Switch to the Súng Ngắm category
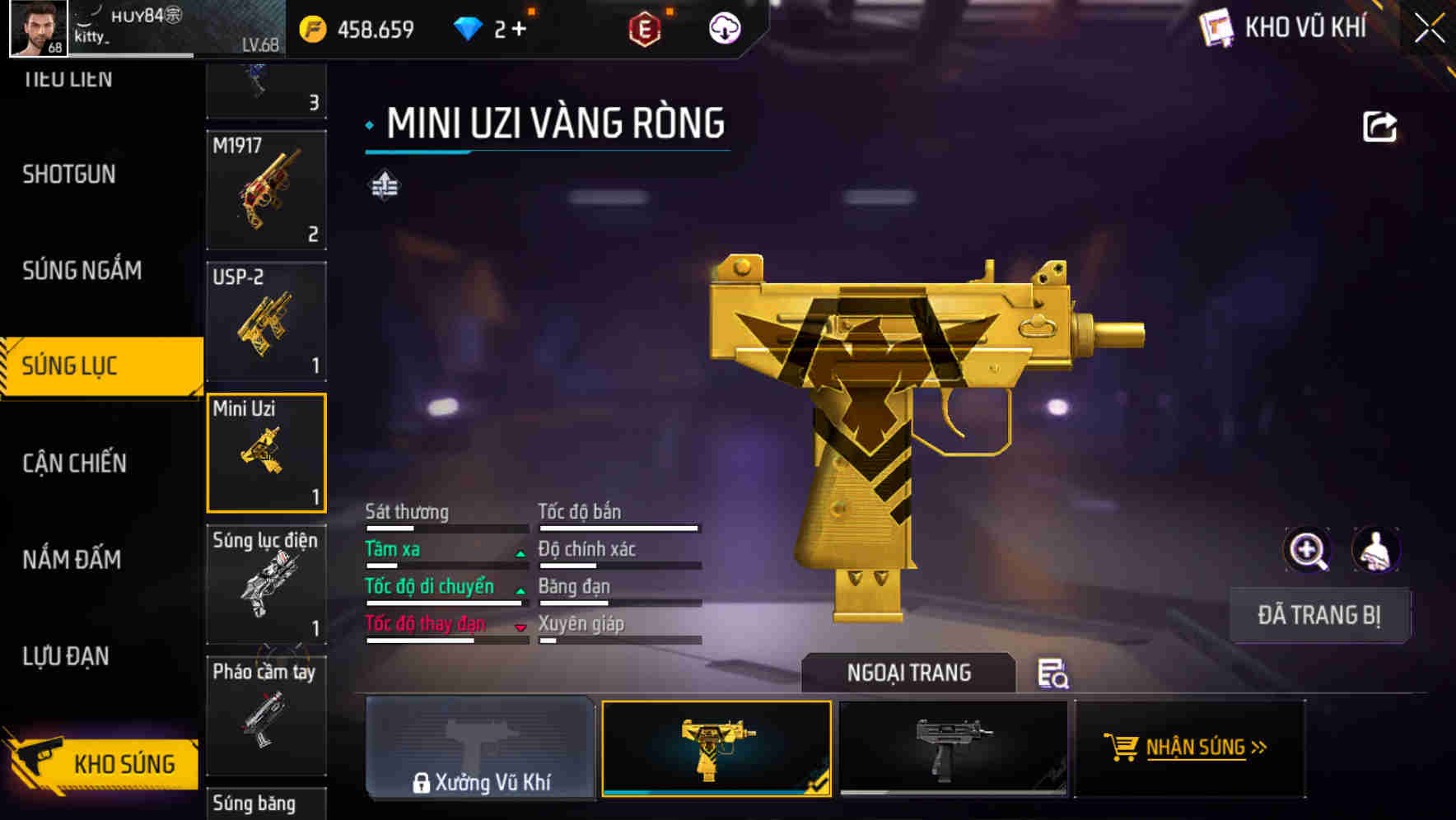 pos(82,270)
